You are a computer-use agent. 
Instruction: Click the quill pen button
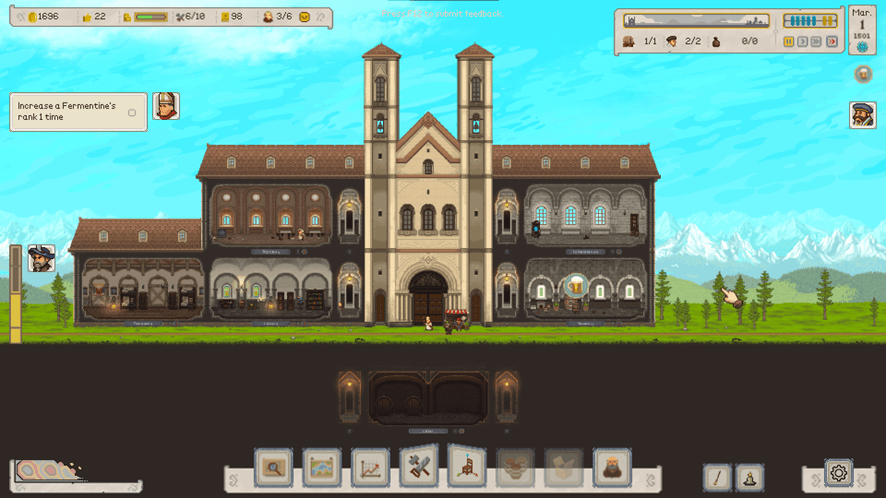tap(717, 478)
